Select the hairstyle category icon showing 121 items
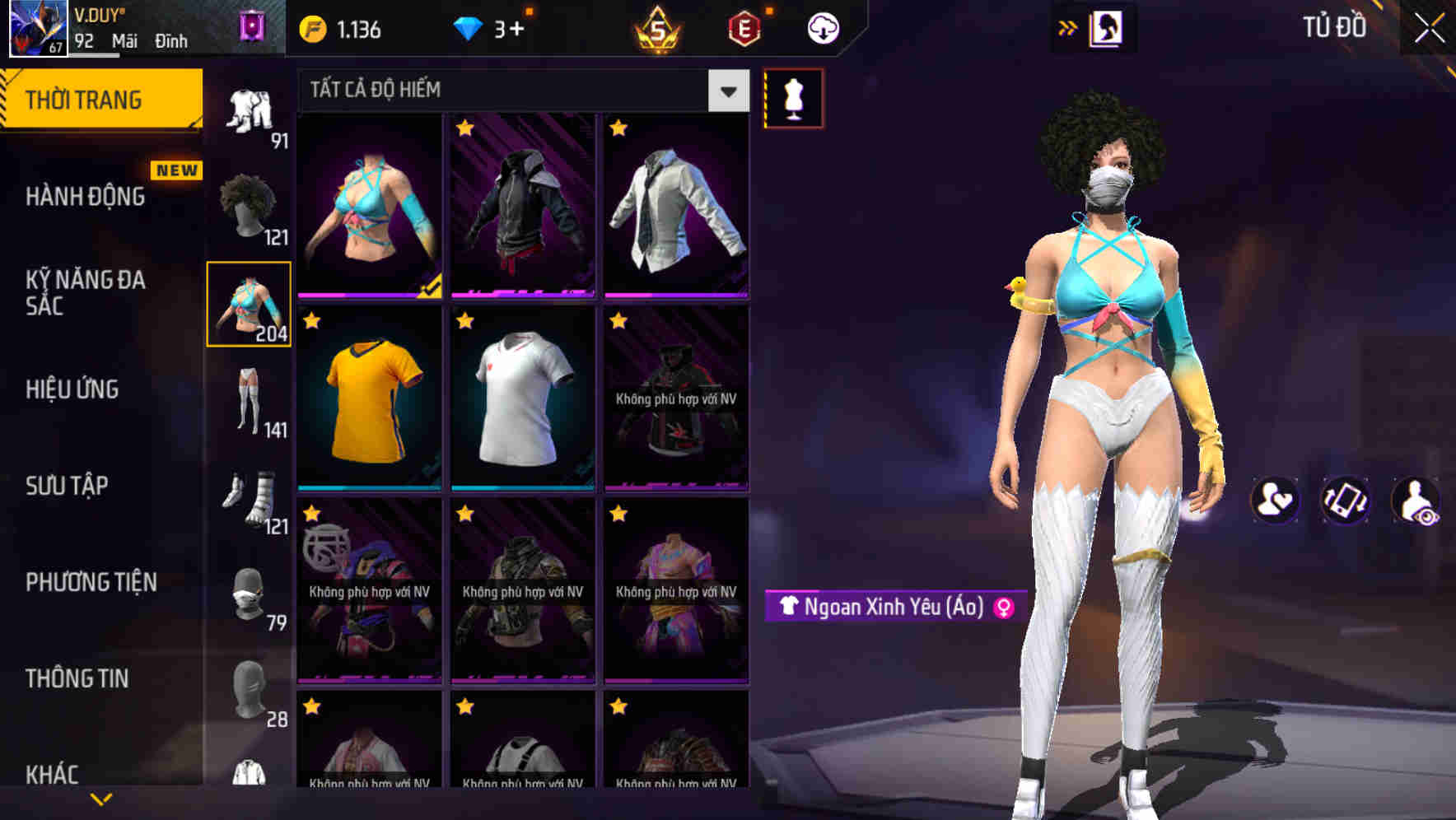Screen dimensions: 1456x820 [x=250, y=202]
